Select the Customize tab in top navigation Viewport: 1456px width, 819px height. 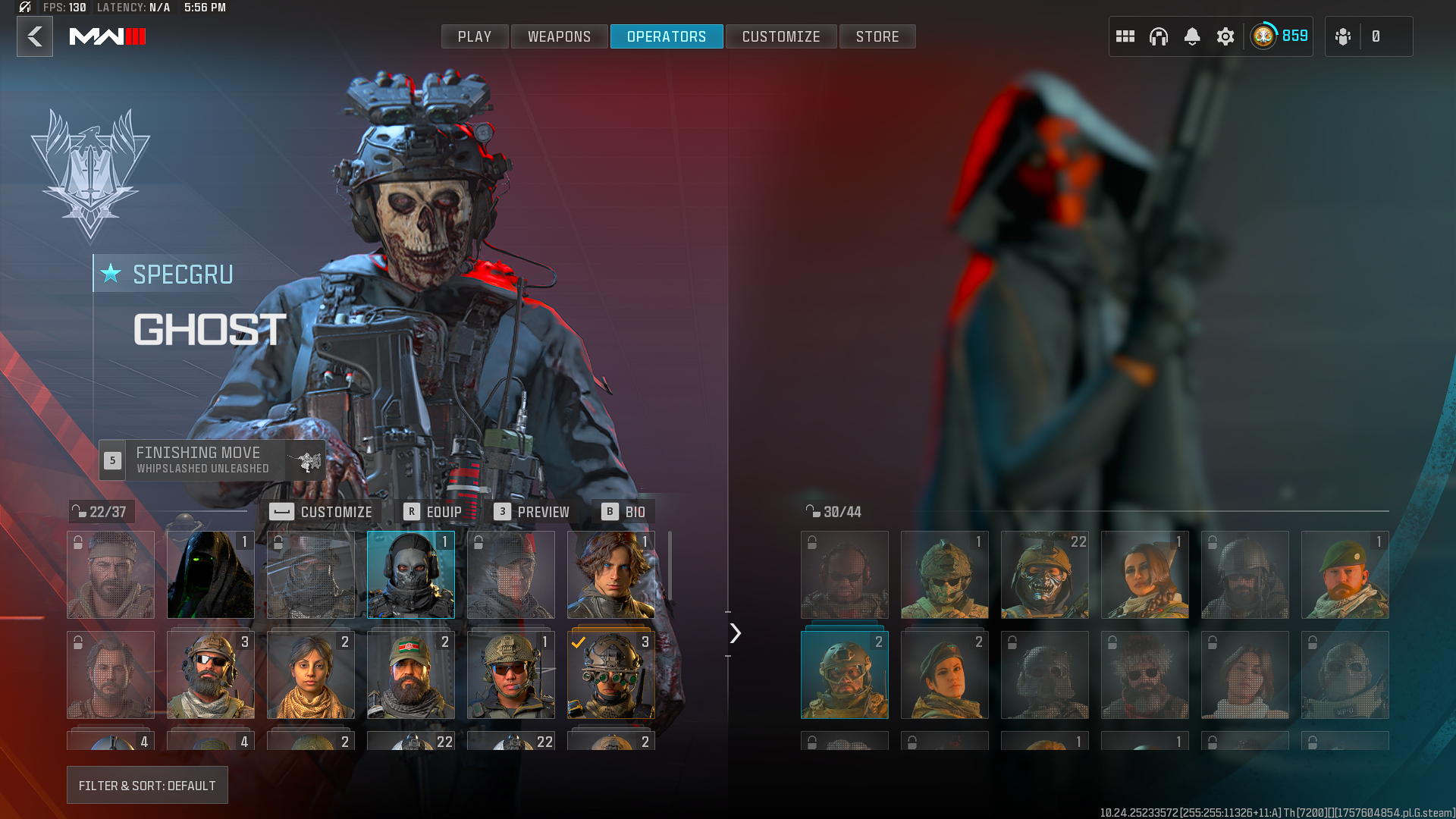pyautogui.click(x=781, y=36)
